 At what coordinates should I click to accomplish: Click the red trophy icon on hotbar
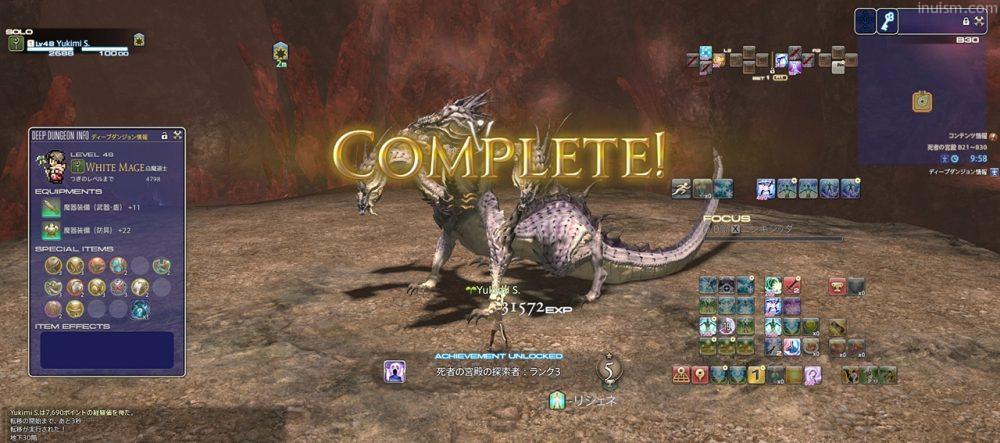point(836,286)
